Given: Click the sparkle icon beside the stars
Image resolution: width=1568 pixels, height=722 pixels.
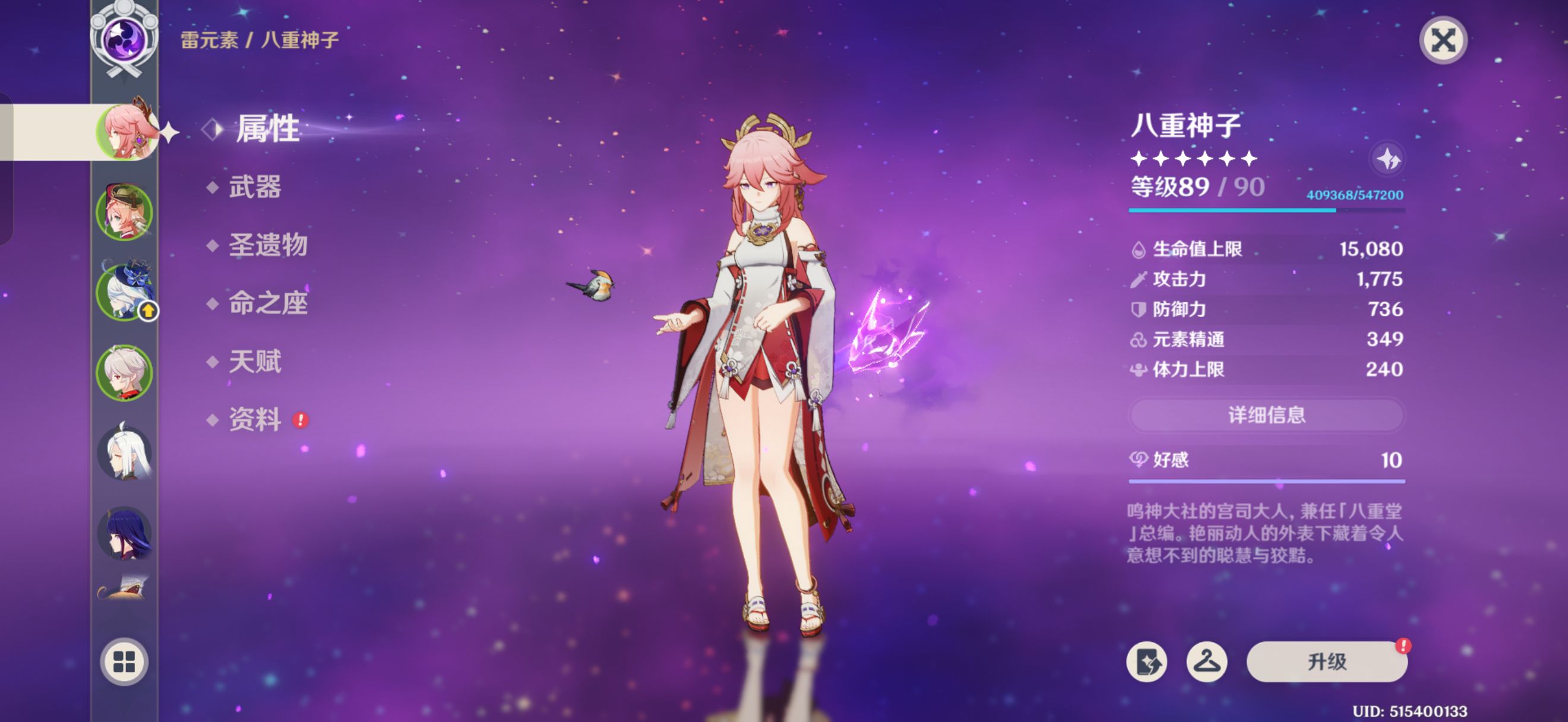Looking at the screenshot, I should pyautogui.click(x=1388, y=159).
